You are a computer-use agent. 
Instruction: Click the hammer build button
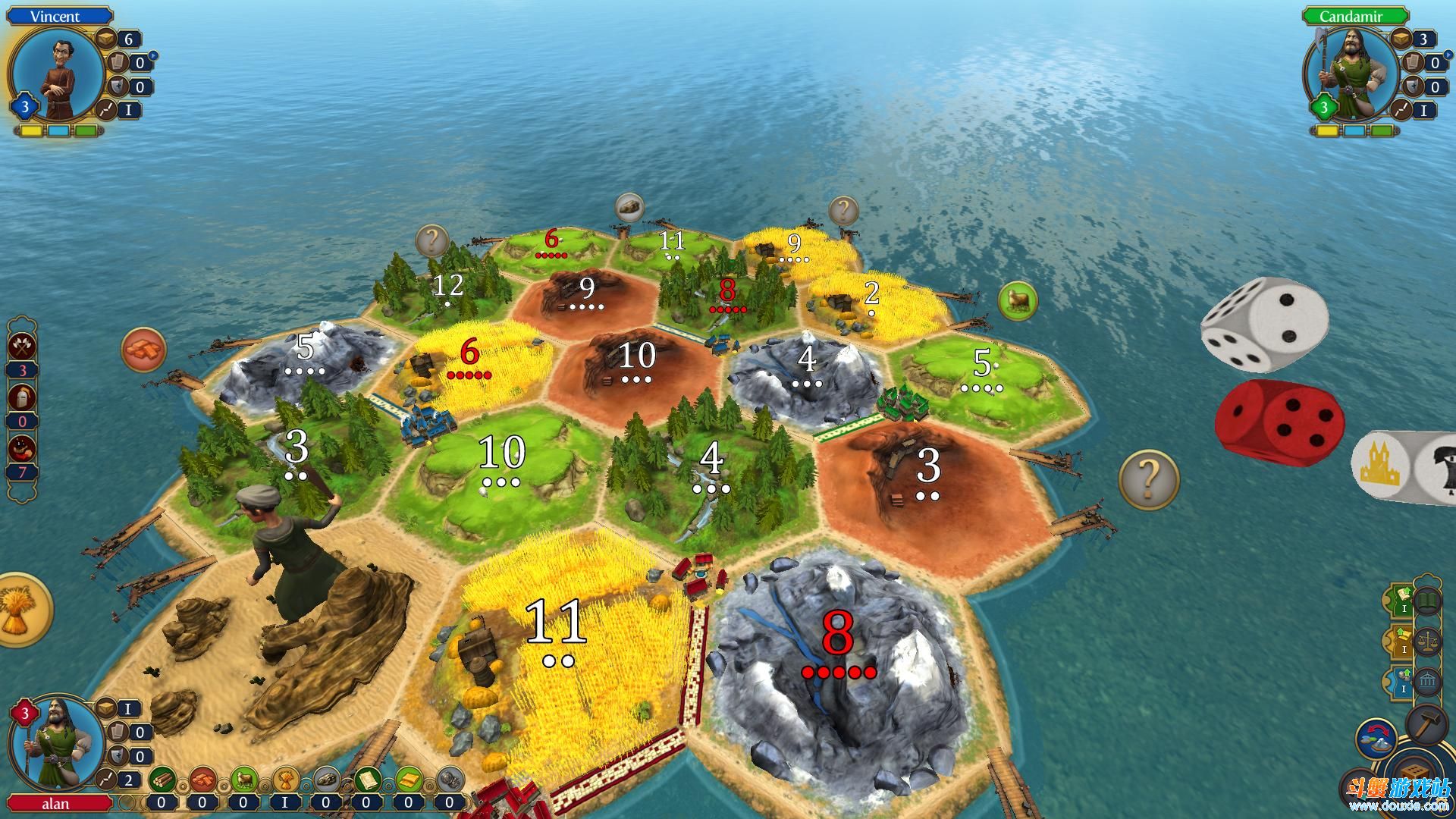coord(1428,726)
